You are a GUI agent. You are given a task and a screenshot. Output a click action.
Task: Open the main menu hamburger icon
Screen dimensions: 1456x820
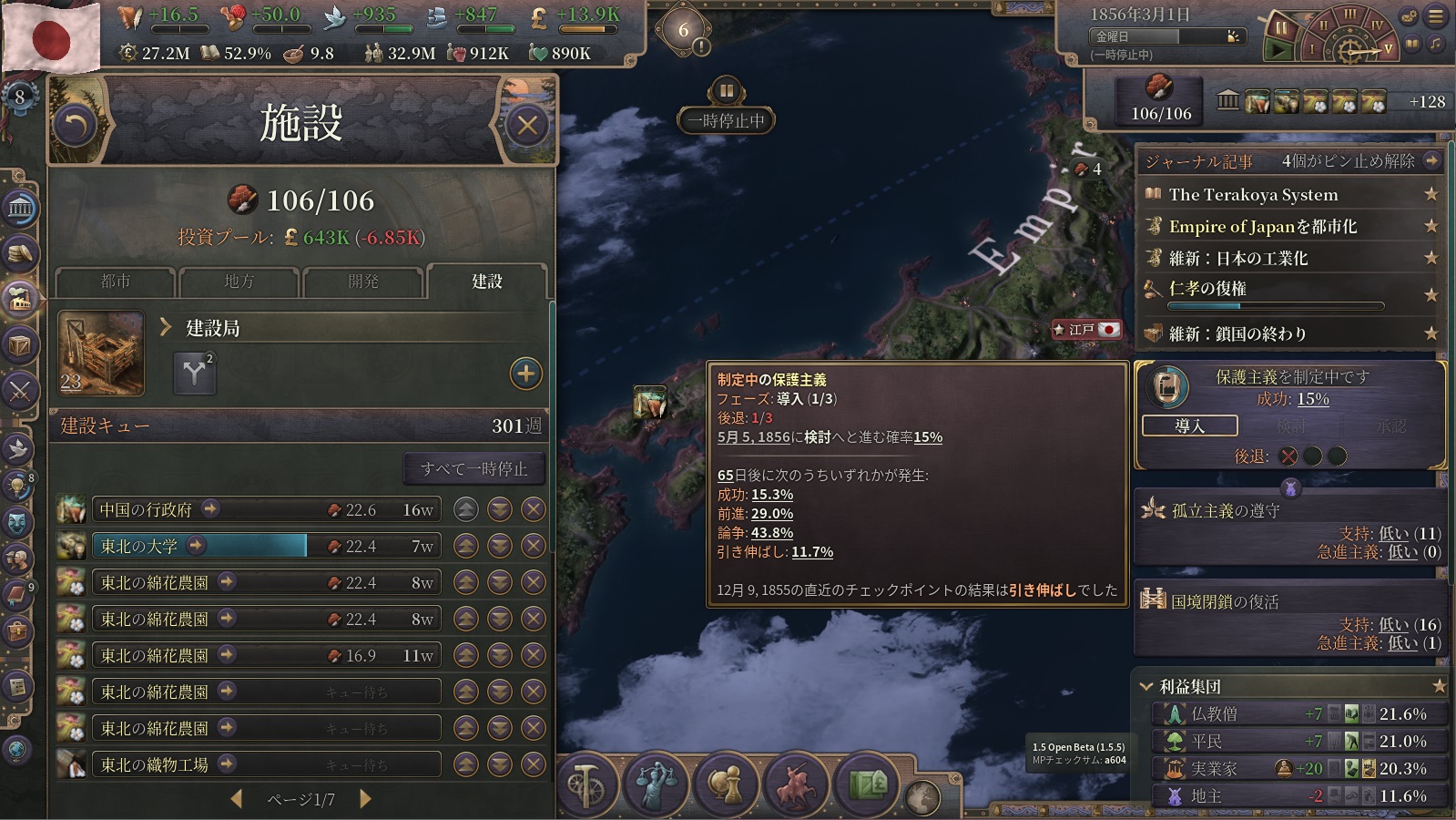click(x=1436, y=16)
